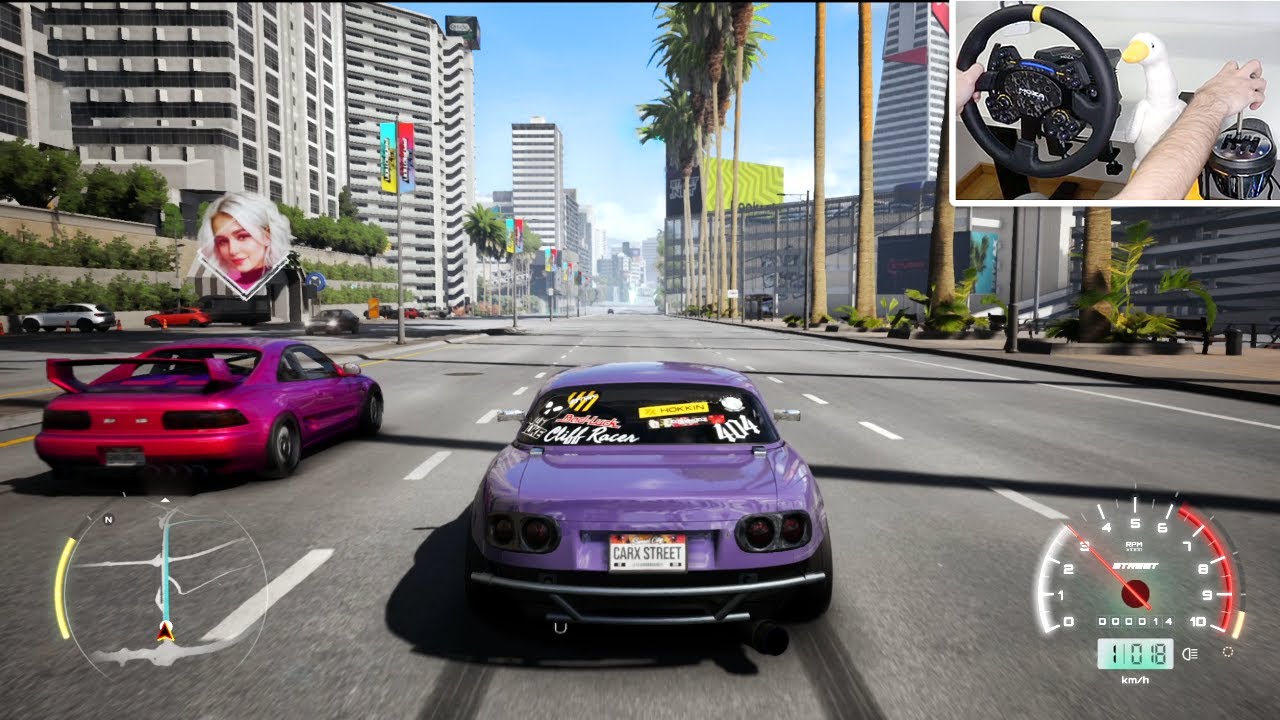The height and width of the screenshot is (720, 1280).
Task: Select the odometer reading 000014
Action: click(1136, 622)
